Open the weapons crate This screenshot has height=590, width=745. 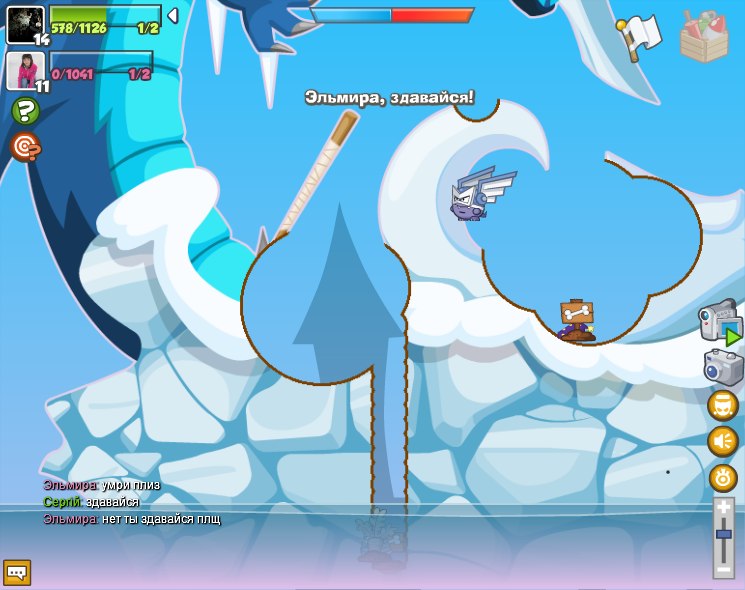click(704, 37)
